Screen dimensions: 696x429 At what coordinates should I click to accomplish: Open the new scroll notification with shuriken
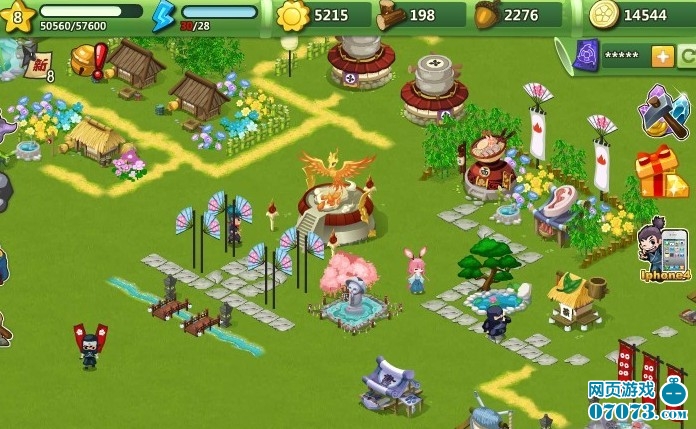coord(36,65)
